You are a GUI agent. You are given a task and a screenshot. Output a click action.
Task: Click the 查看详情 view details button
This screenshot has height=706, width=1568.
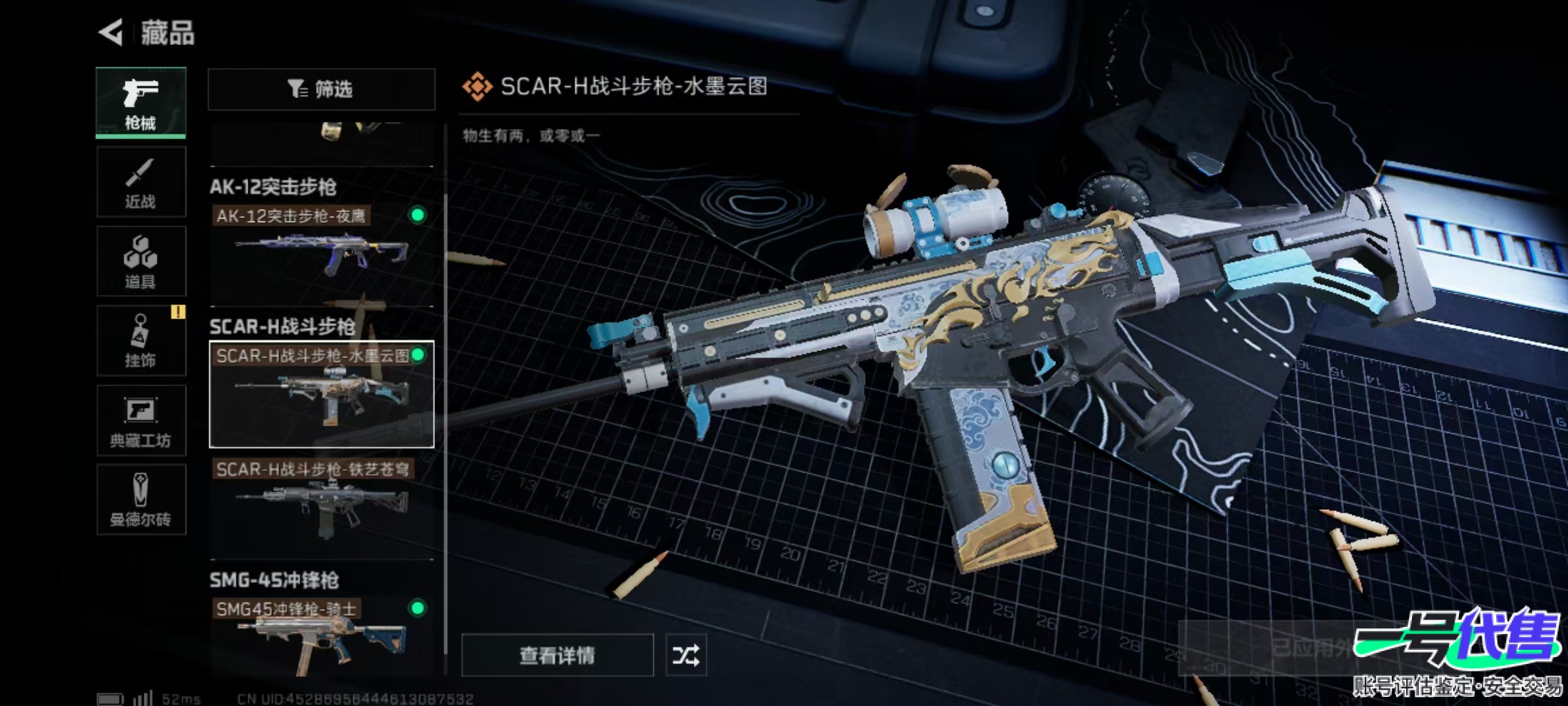coord(557,655)
